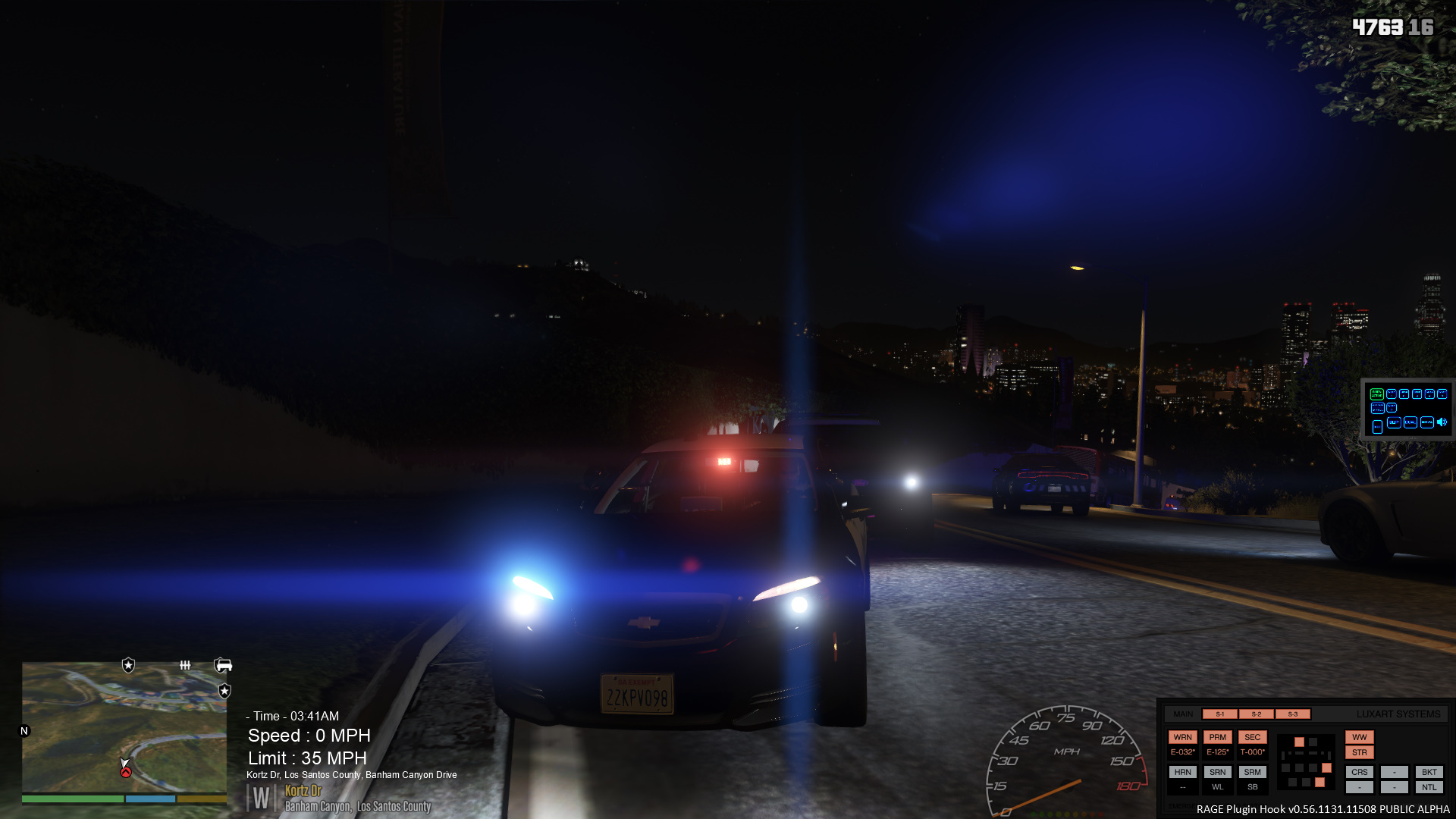Click the green active button on the siren controller
The image size is (1456, 819).
[x=1376, y=394]
